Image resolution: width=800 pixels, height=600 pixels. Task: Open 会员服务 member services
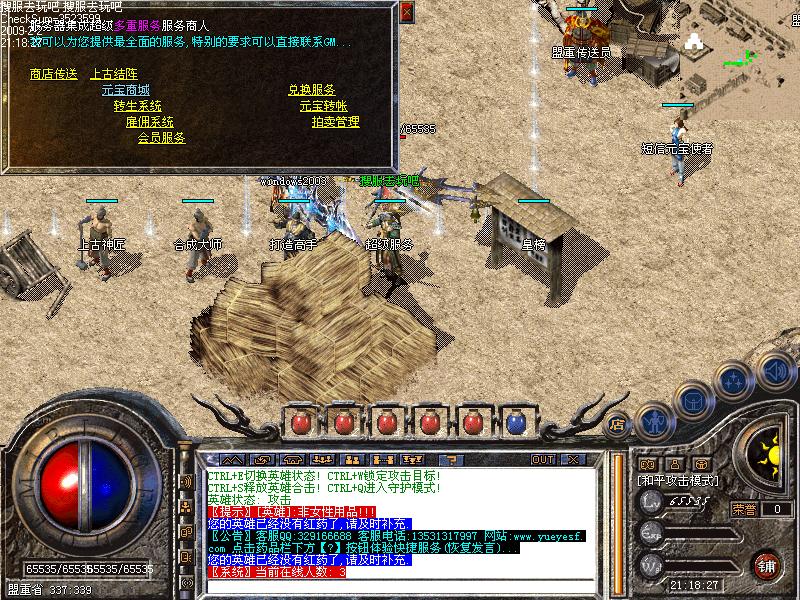[161, 138]
